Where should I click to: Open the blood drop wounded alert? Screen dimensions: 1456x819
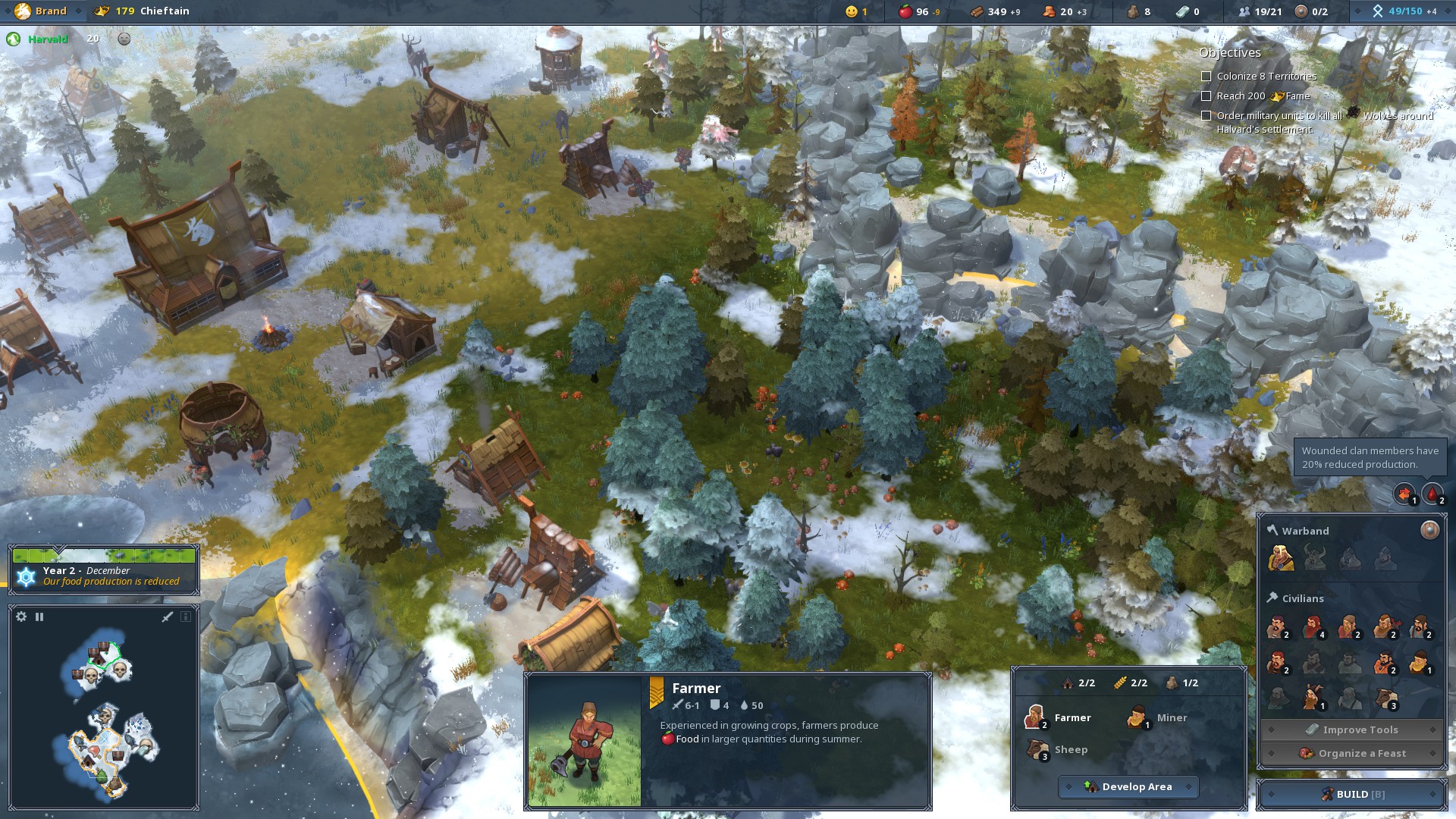click(1432, 494)
